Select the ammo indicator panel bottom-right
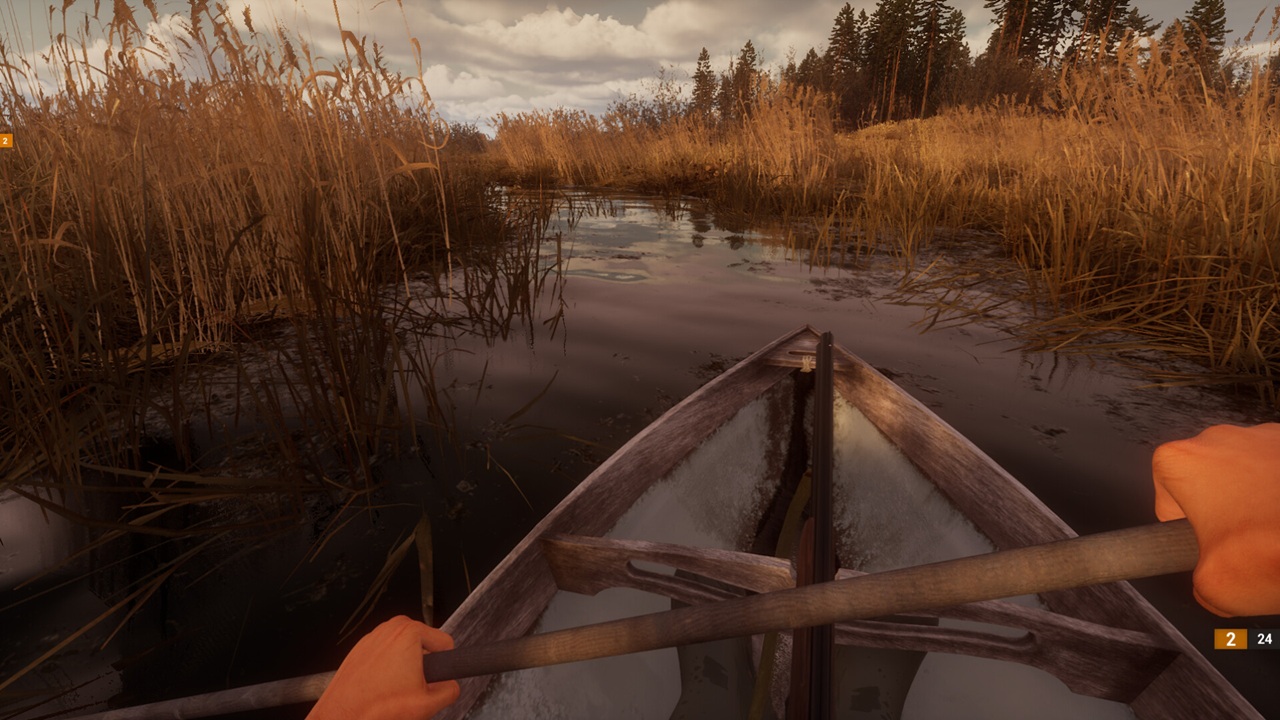 (1246, 636)
